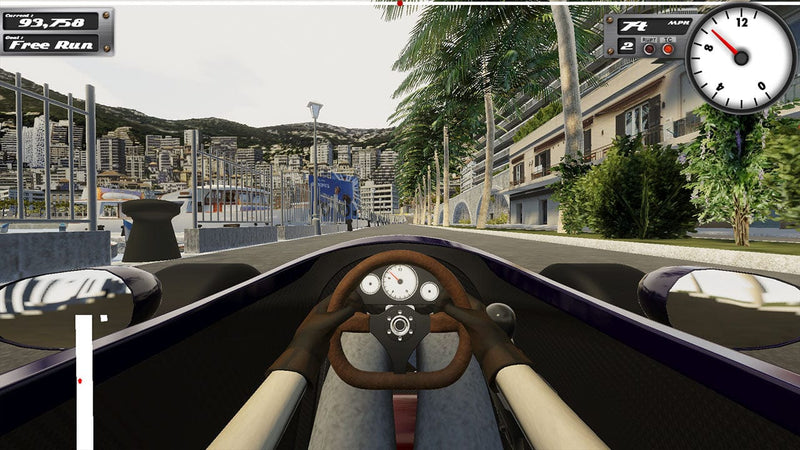Click the red car marker on the minimap
The width and height of the screenshot is (800, 450).
pyautogui.click(x=80, y=381)
